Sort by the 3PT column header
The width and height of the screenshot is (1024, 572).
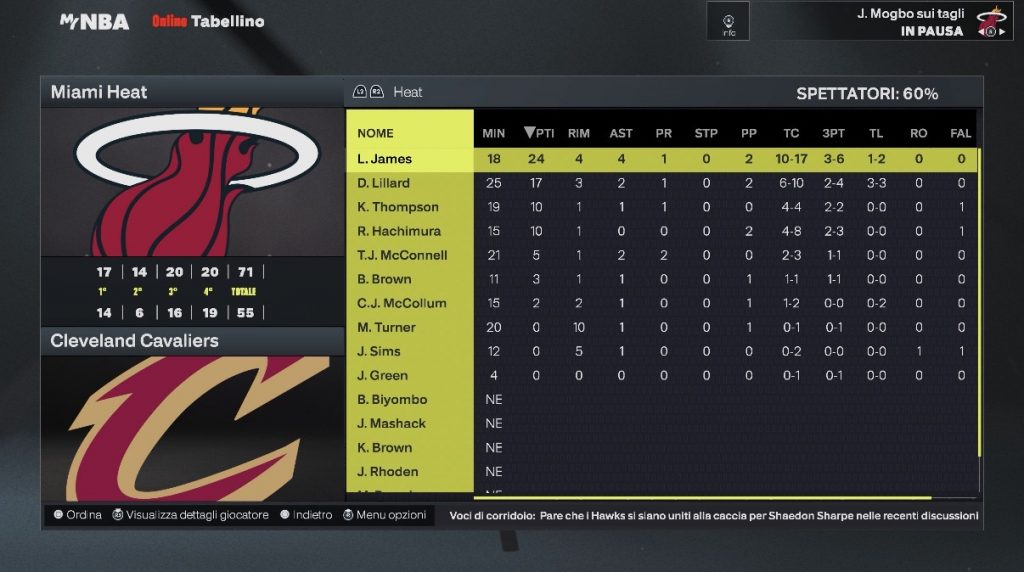(833, 133)
